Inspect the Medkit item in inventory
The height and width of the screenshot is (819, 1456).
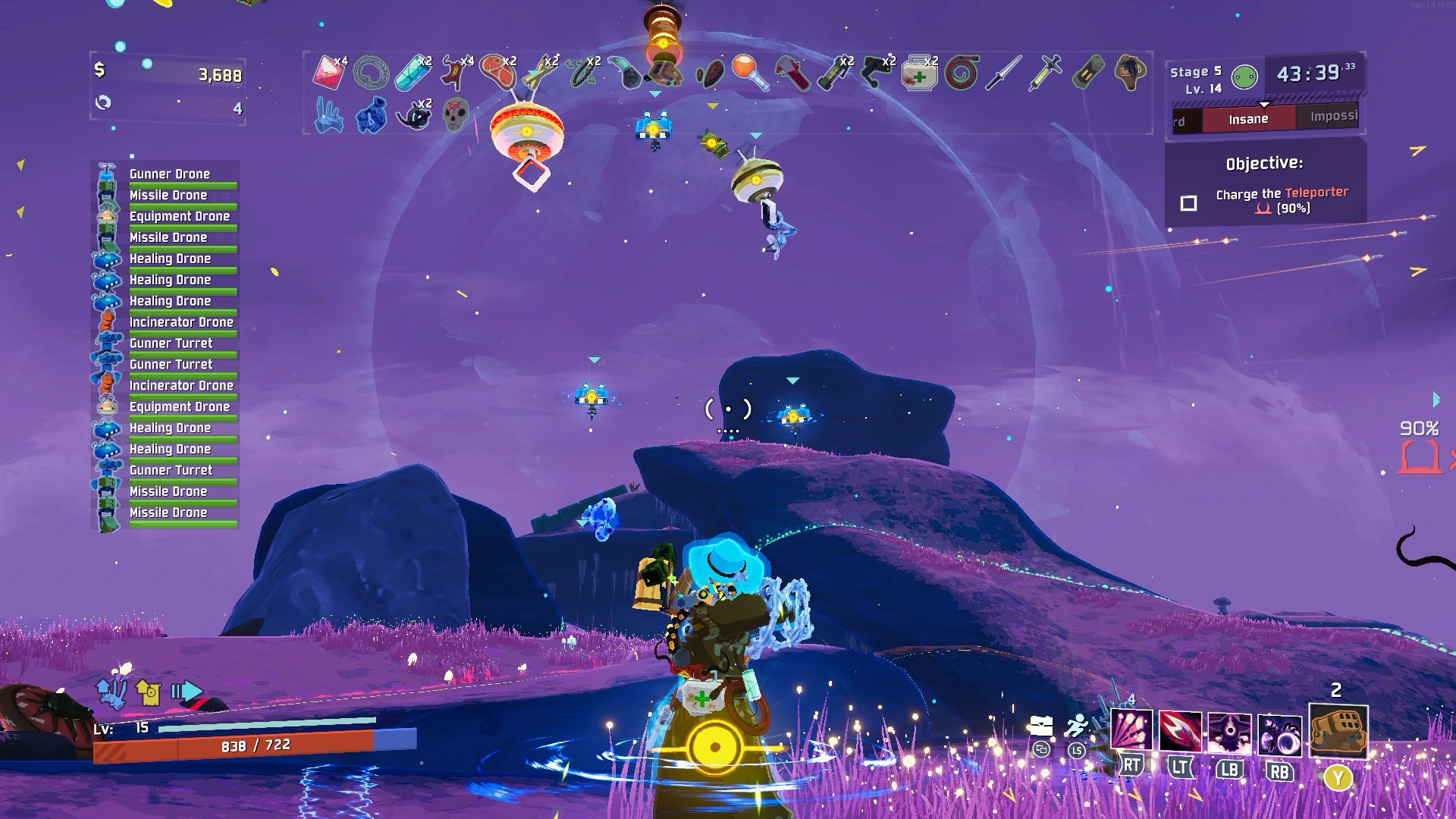coord(918,74)
